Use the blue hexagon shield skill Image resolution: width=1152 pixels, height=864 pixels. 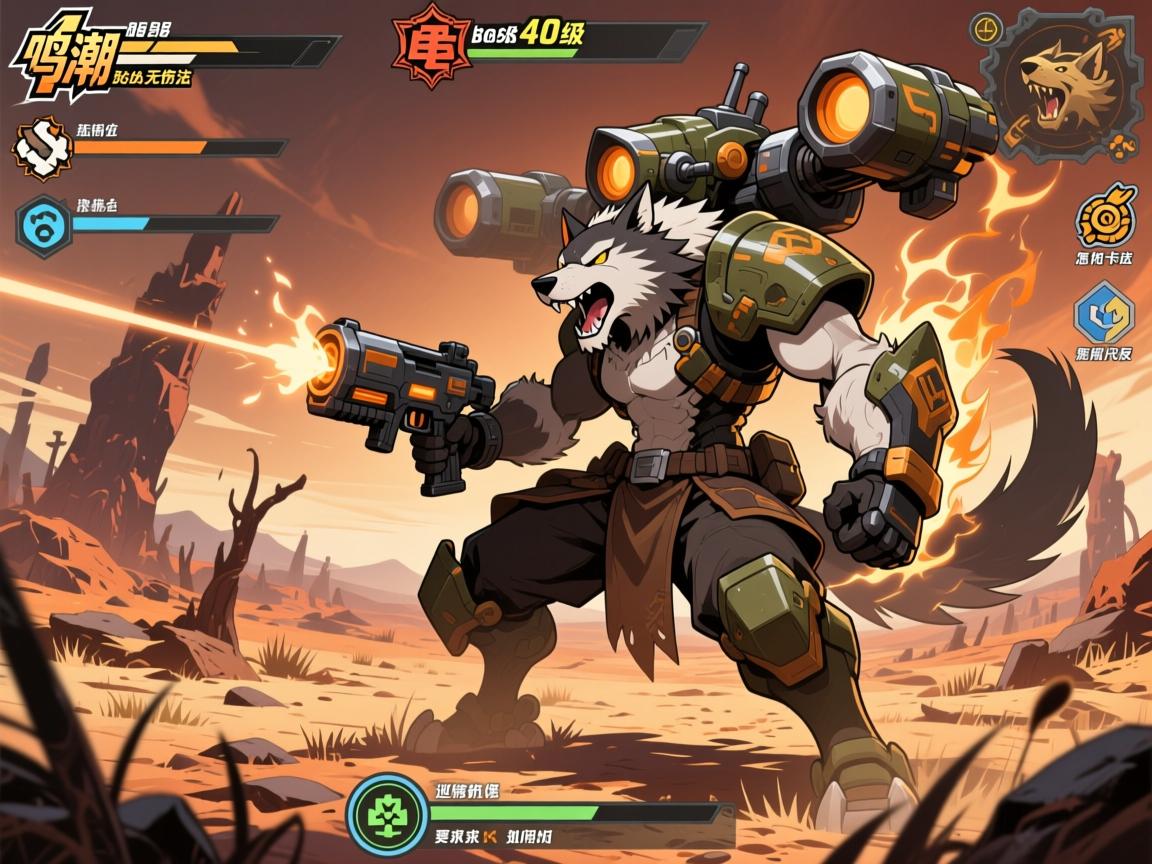[x=1104, y=315]
